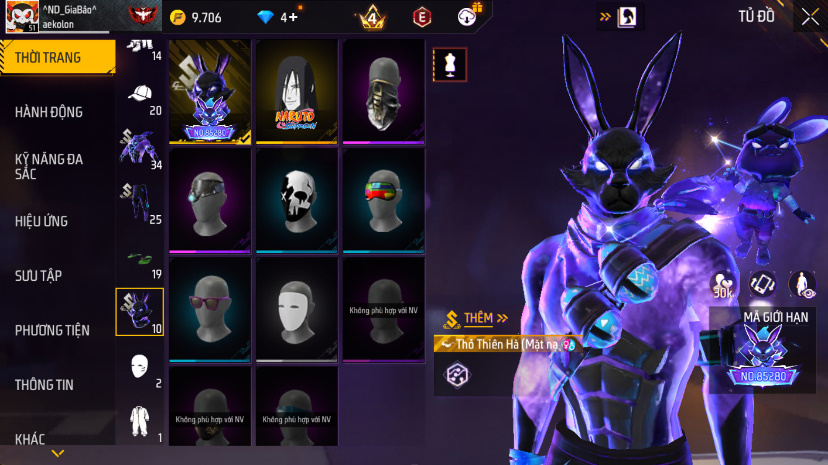Go to the SƯU TẬP tab
Viewport: 828px width, 465px height.
(x=39, y=275)
